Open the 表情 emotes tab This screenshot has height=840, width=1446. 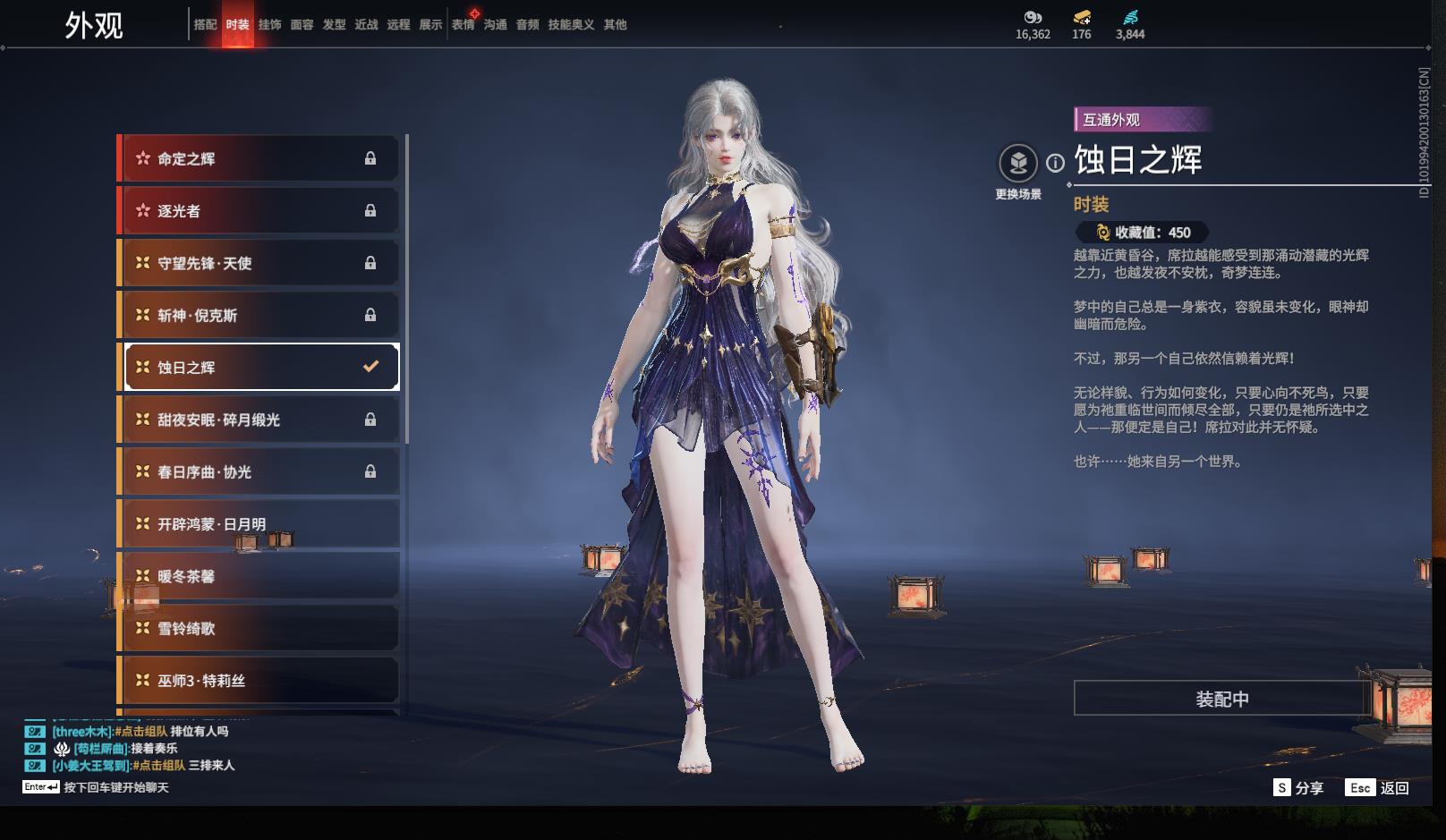[x=463, y=24]
